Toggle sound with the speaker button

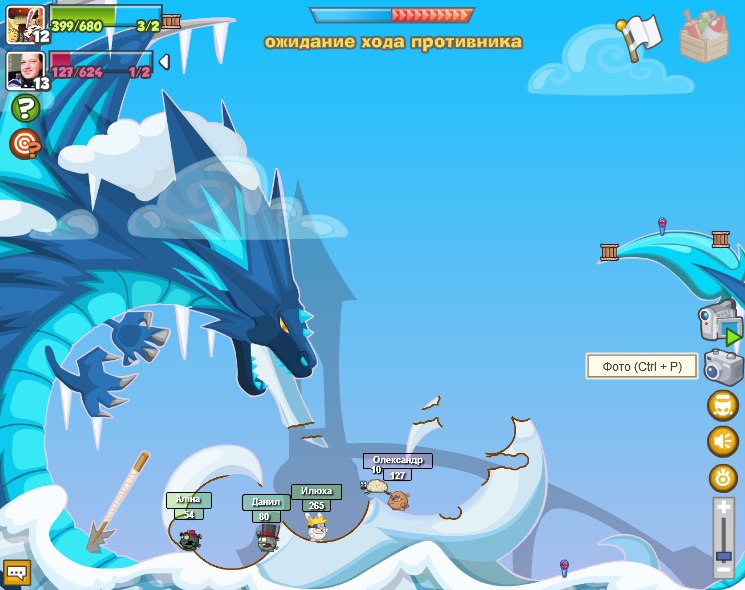723,441
